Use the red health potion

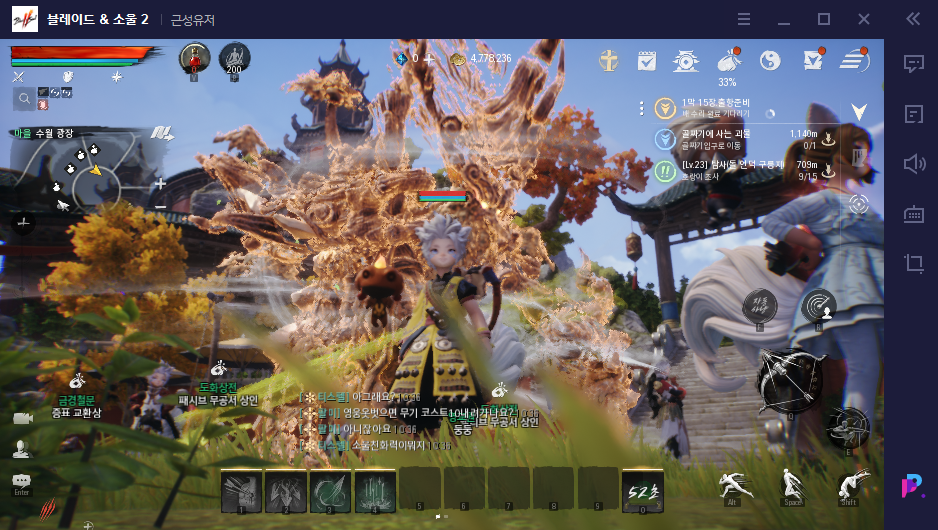click(194, 58)
